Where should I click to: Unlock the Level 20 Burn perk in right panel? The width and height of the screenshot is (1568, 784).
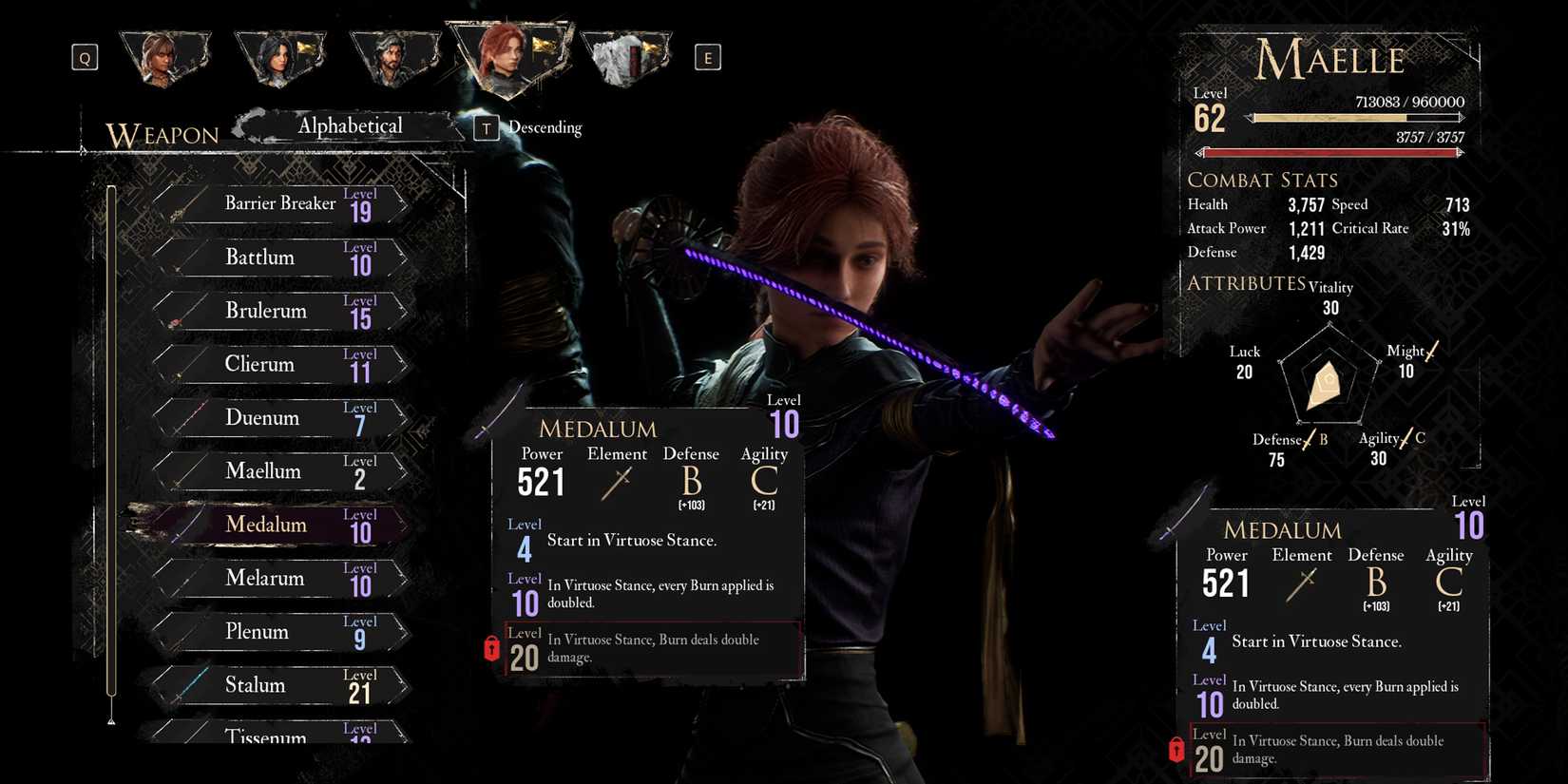[x=1176, y=750]
